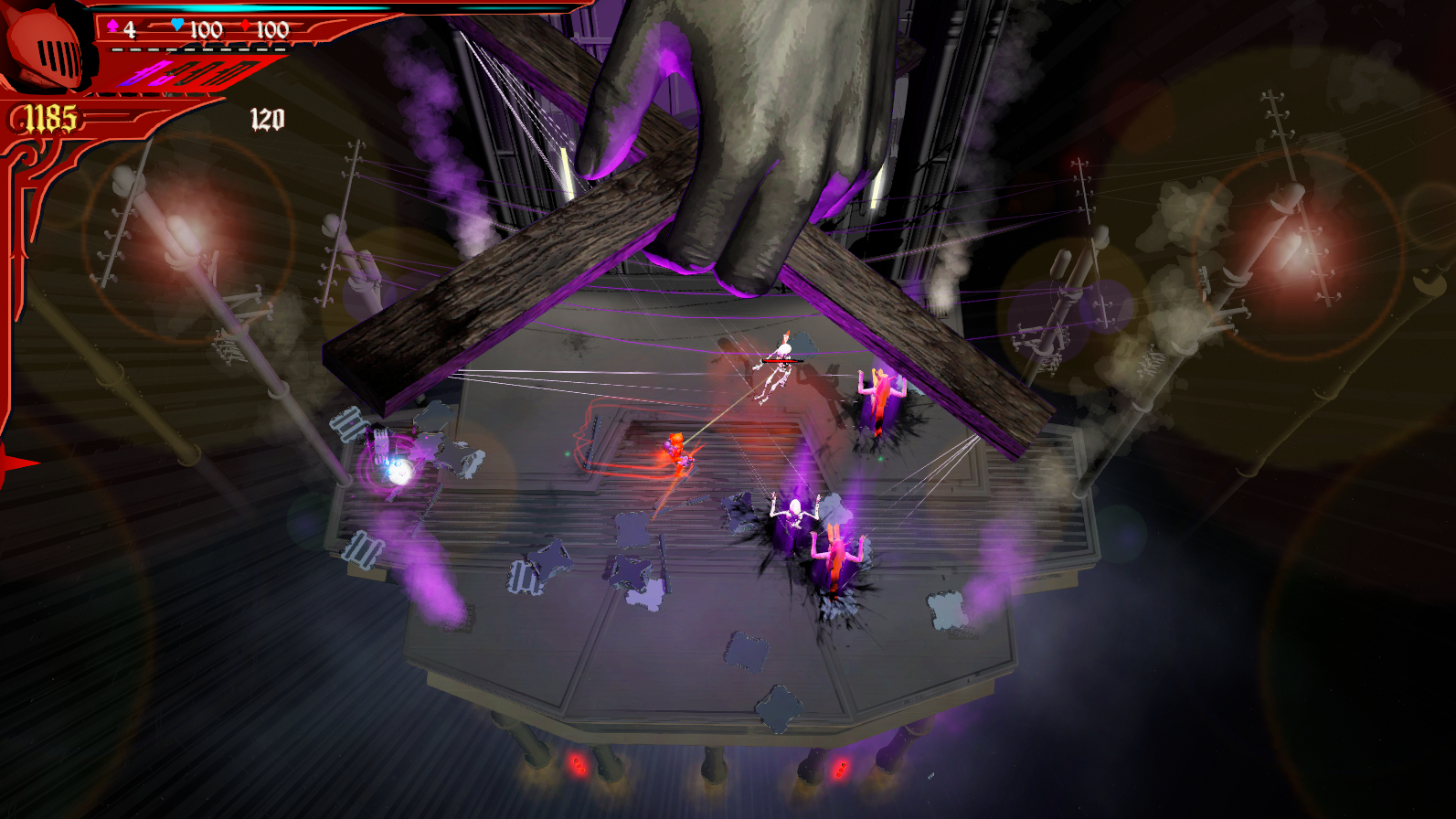Click the blue heart health icon
The width and height of the screenshot is (1456, 819).
pyautogui.click(x=177, y=26)
